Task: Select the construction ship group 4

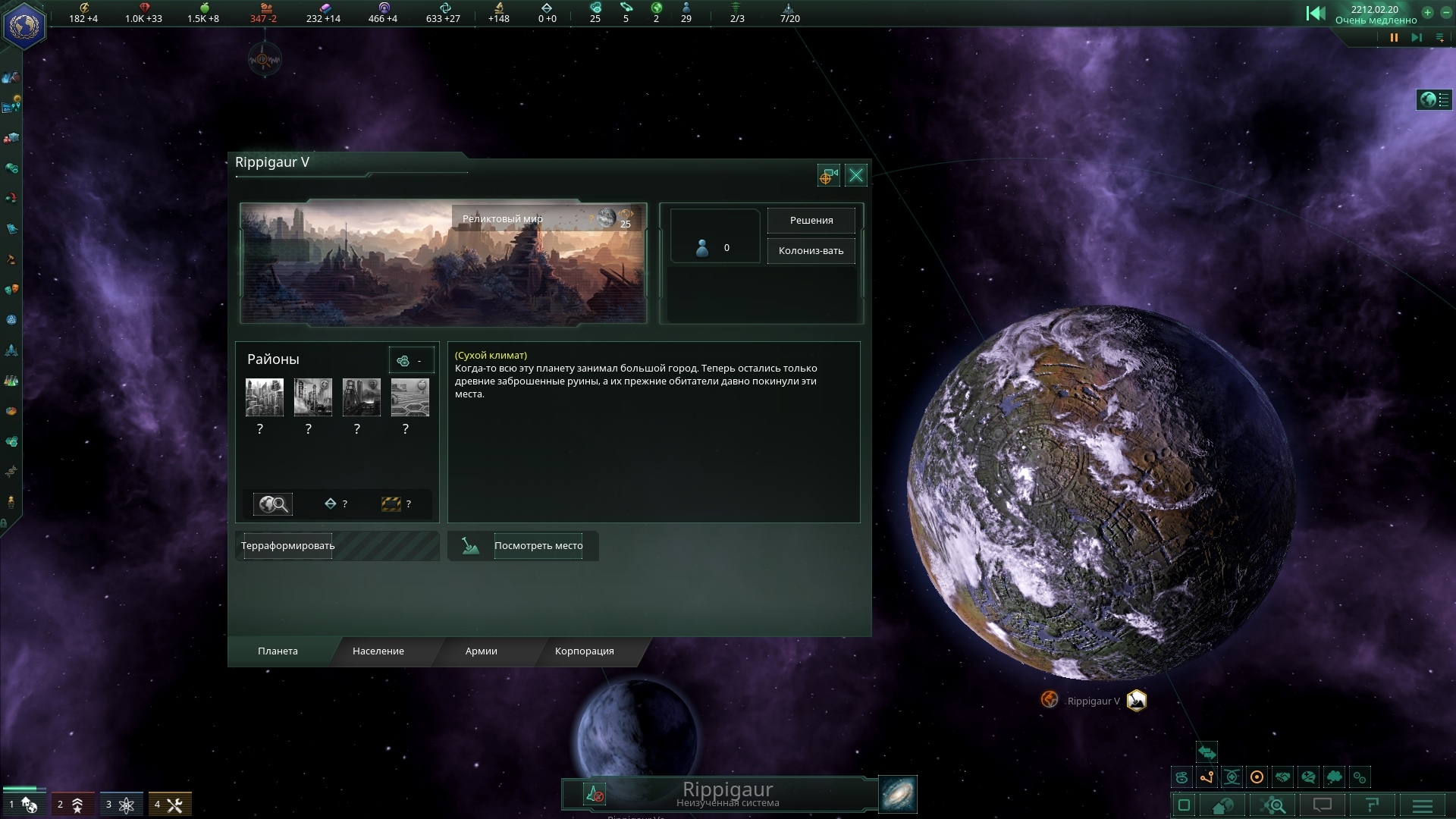Action: click(x=169, y=804)
